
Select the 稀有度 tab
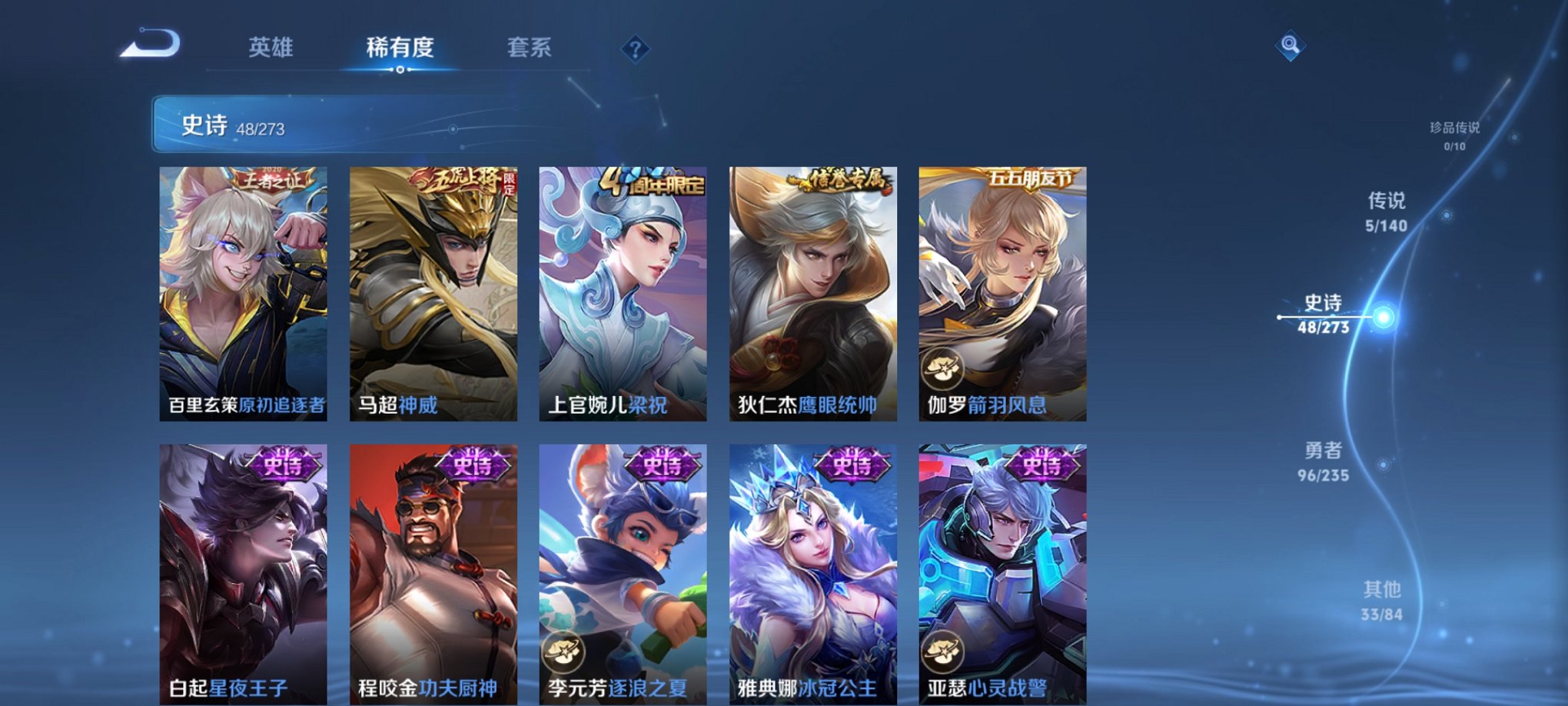point(400,48)
